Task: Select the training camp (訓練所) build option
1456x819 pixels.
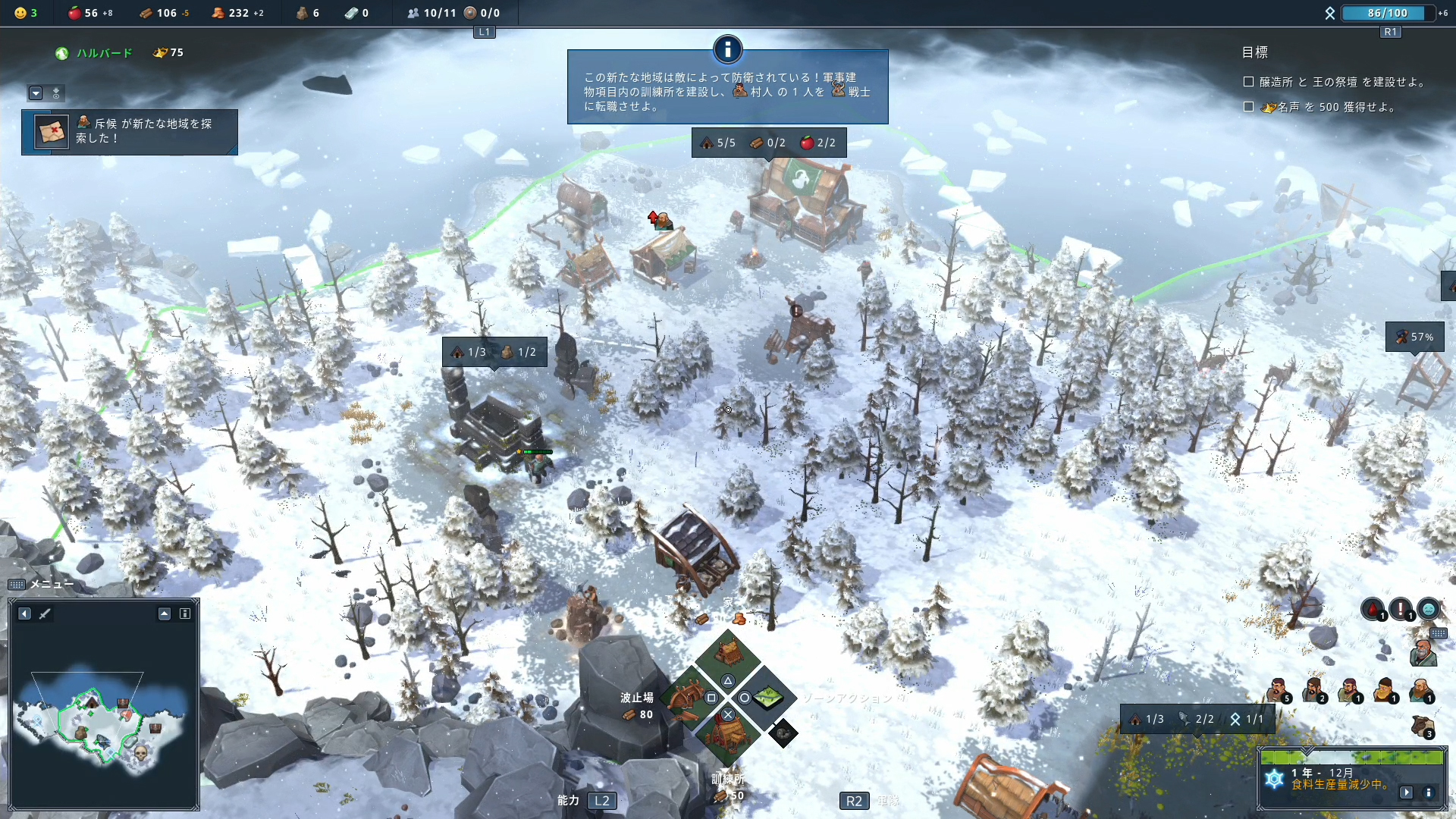Action: [x=728, y=734]
